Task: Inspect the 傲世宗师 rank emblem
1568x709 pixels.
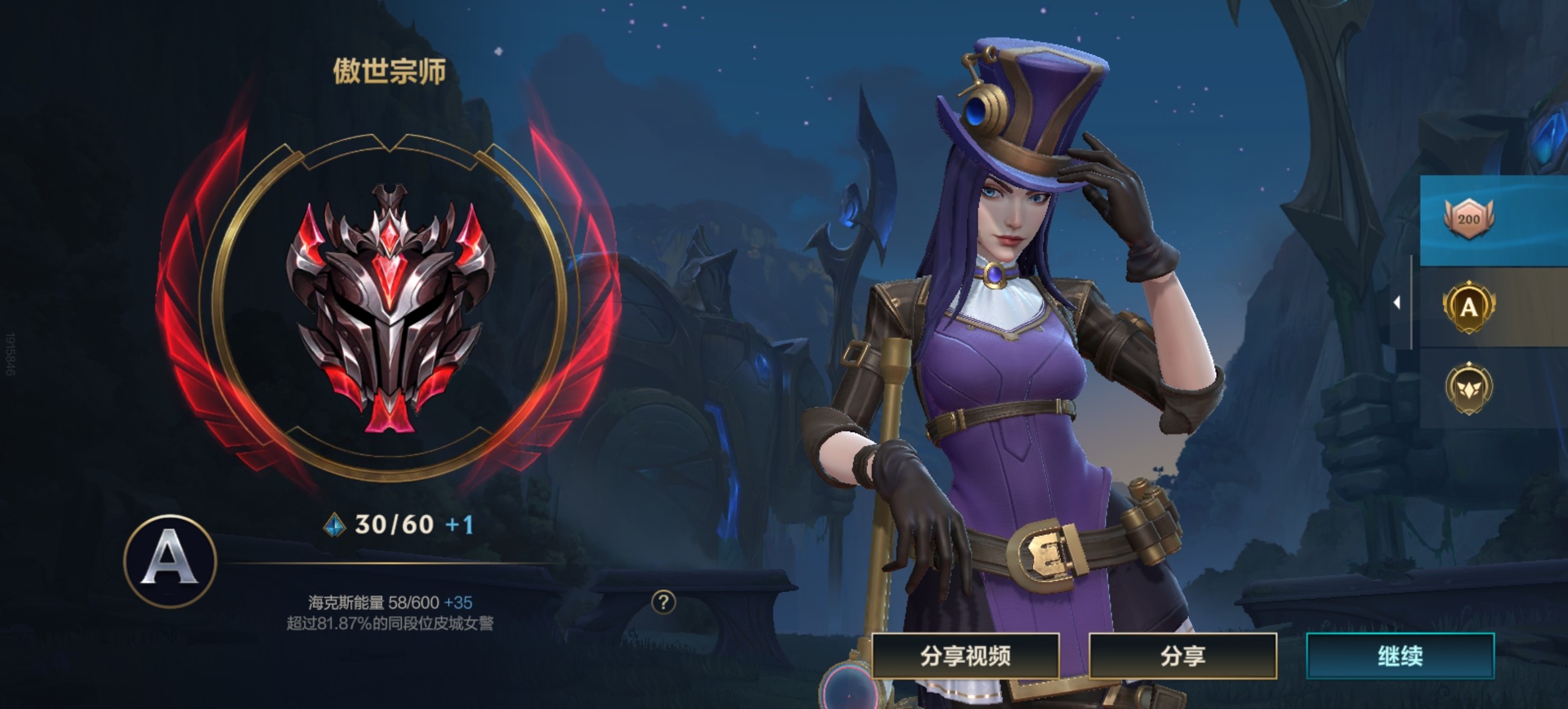Action: 390,310
